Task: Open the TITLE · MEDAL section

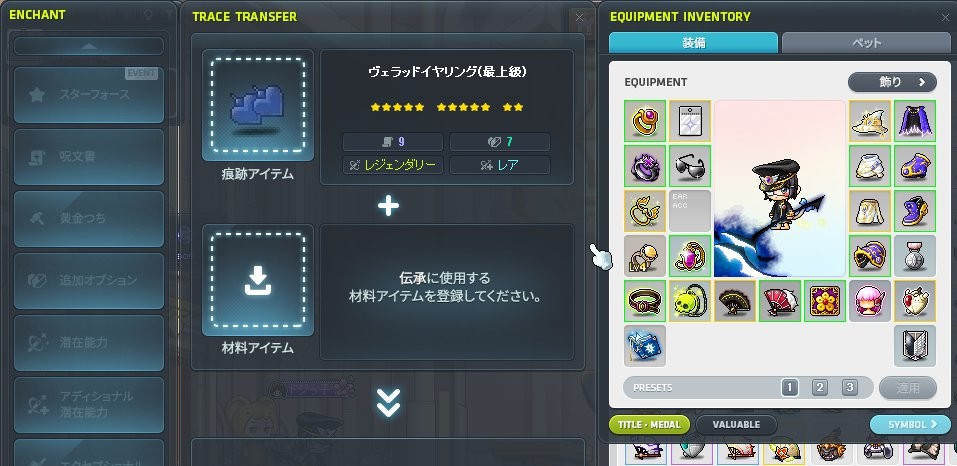Action: pyautogui.click(x=649, y=424)
